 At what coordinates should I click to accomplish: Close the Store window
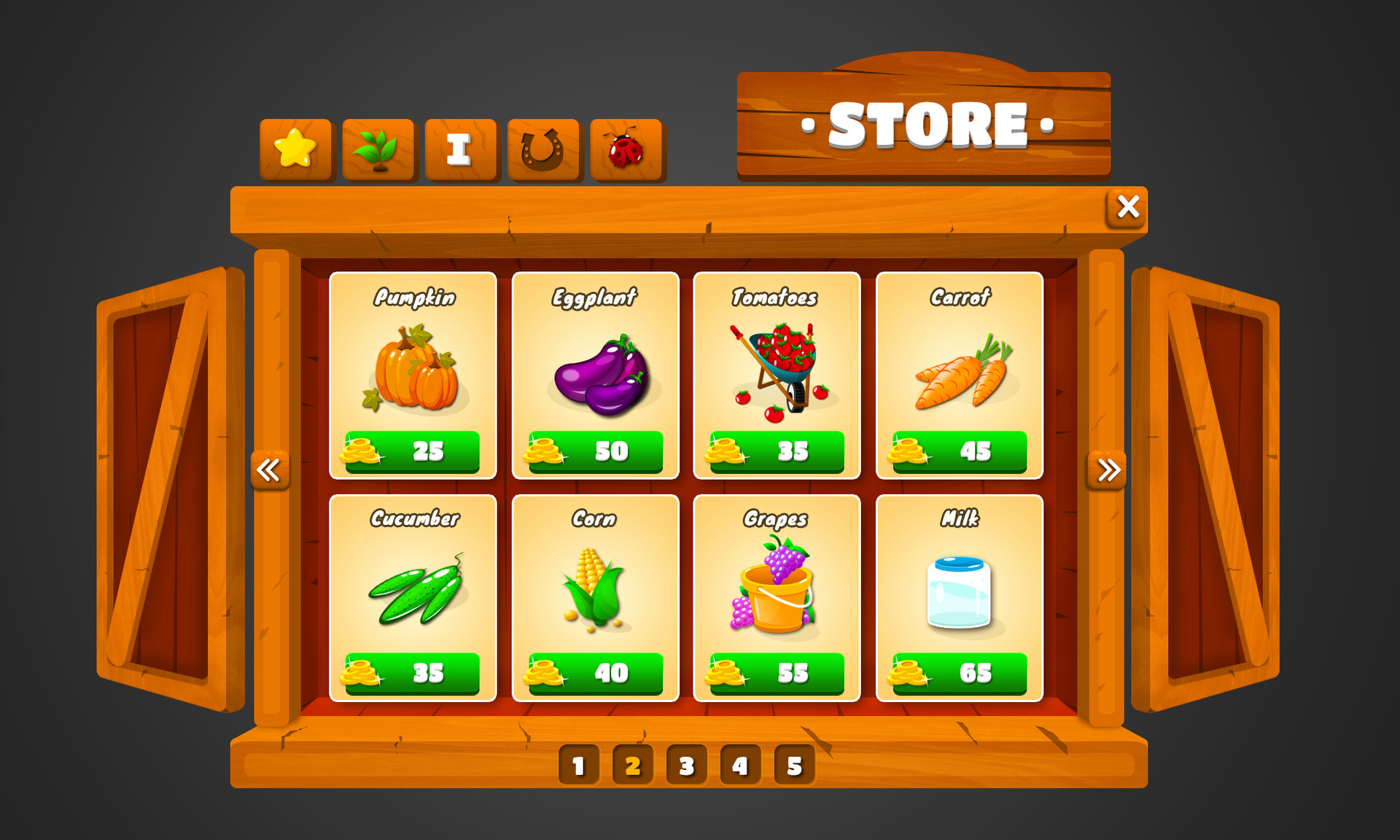point(1127,207)
